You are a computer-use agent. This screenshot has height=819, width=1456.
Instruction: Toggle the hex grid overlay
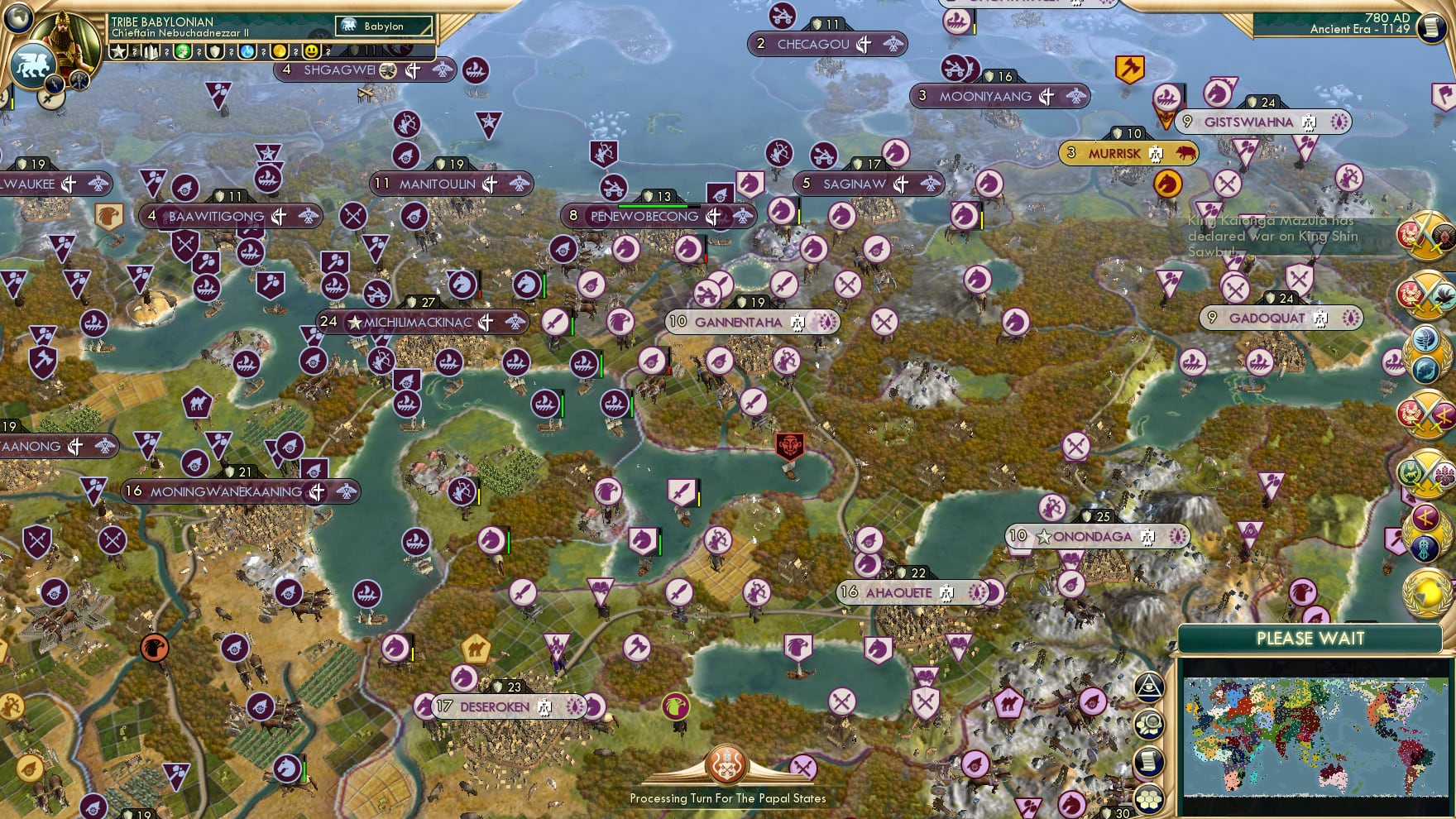[x=1149, y=797]
